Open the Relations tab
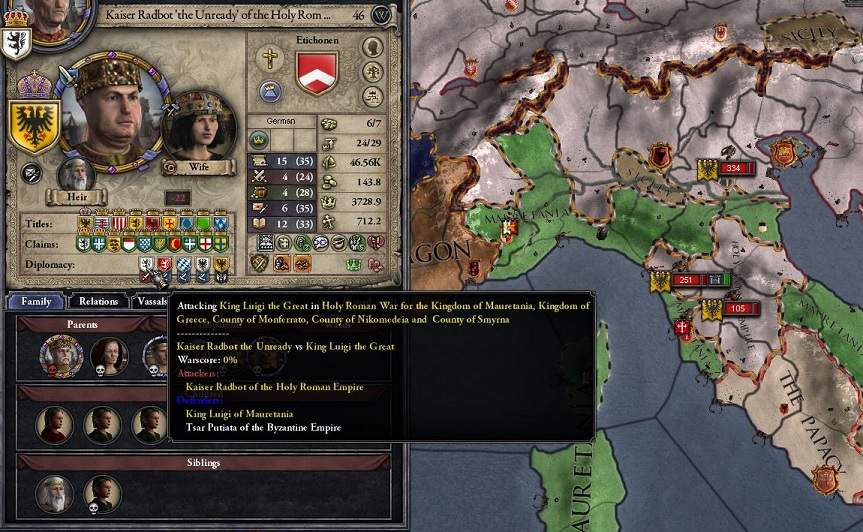Image resolution: width=863 pixels, height=532 pixels. coord(99,301)
